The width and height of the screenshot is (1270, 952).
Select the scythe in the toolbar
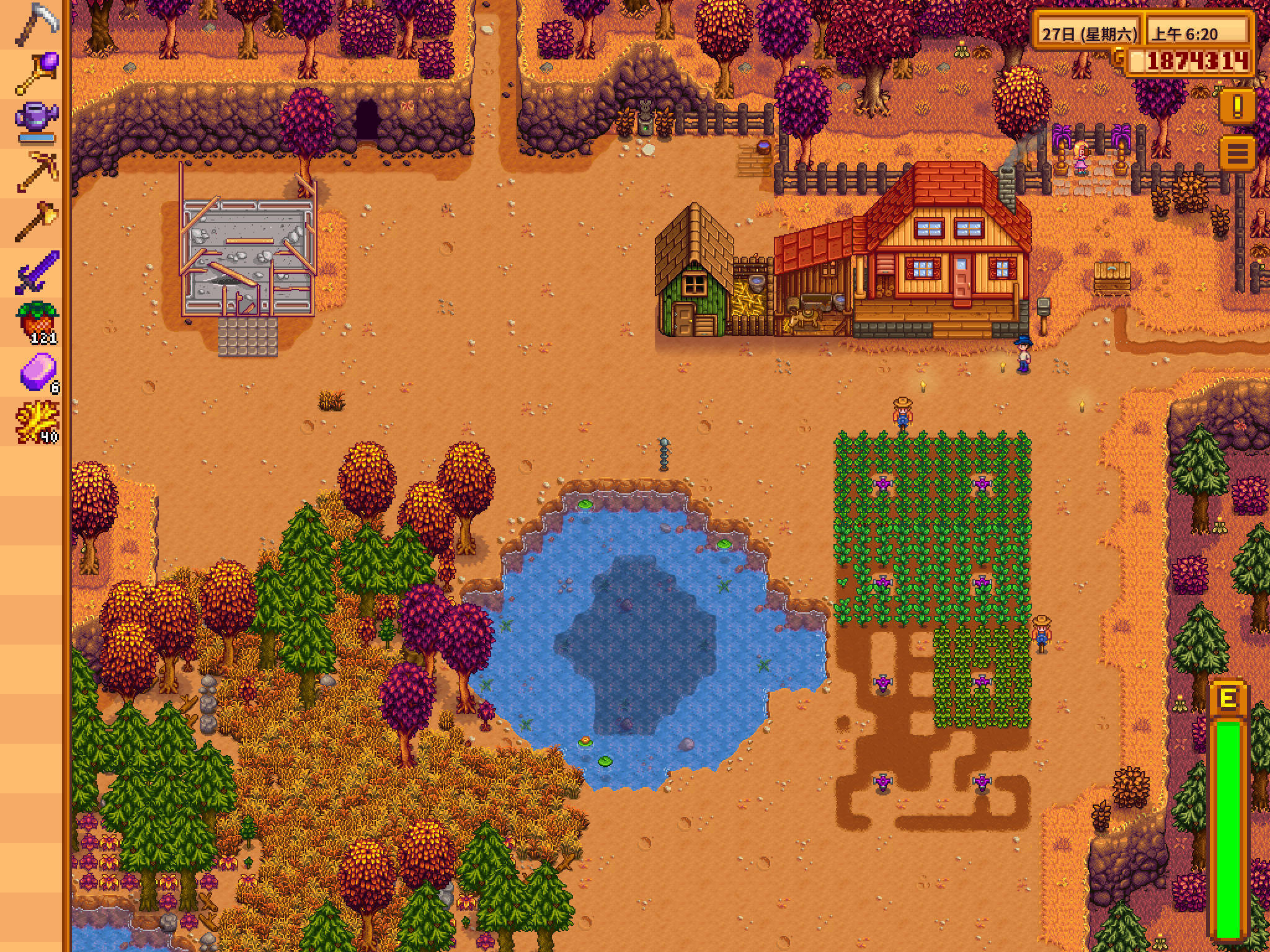[36, 25]
